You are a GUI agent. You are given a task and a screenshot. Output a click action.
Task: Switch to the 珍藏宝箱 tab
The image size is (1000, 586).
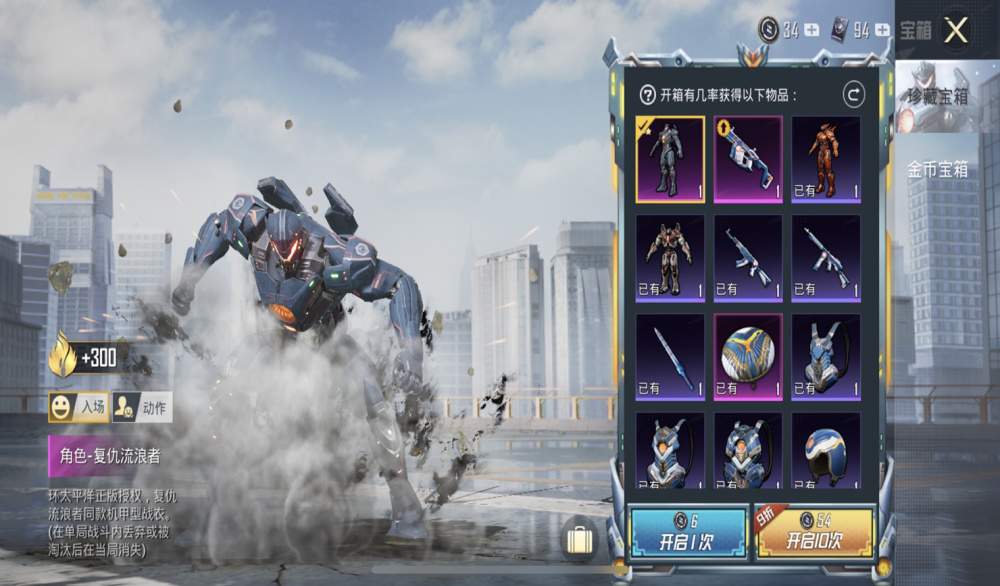(936, 97)
